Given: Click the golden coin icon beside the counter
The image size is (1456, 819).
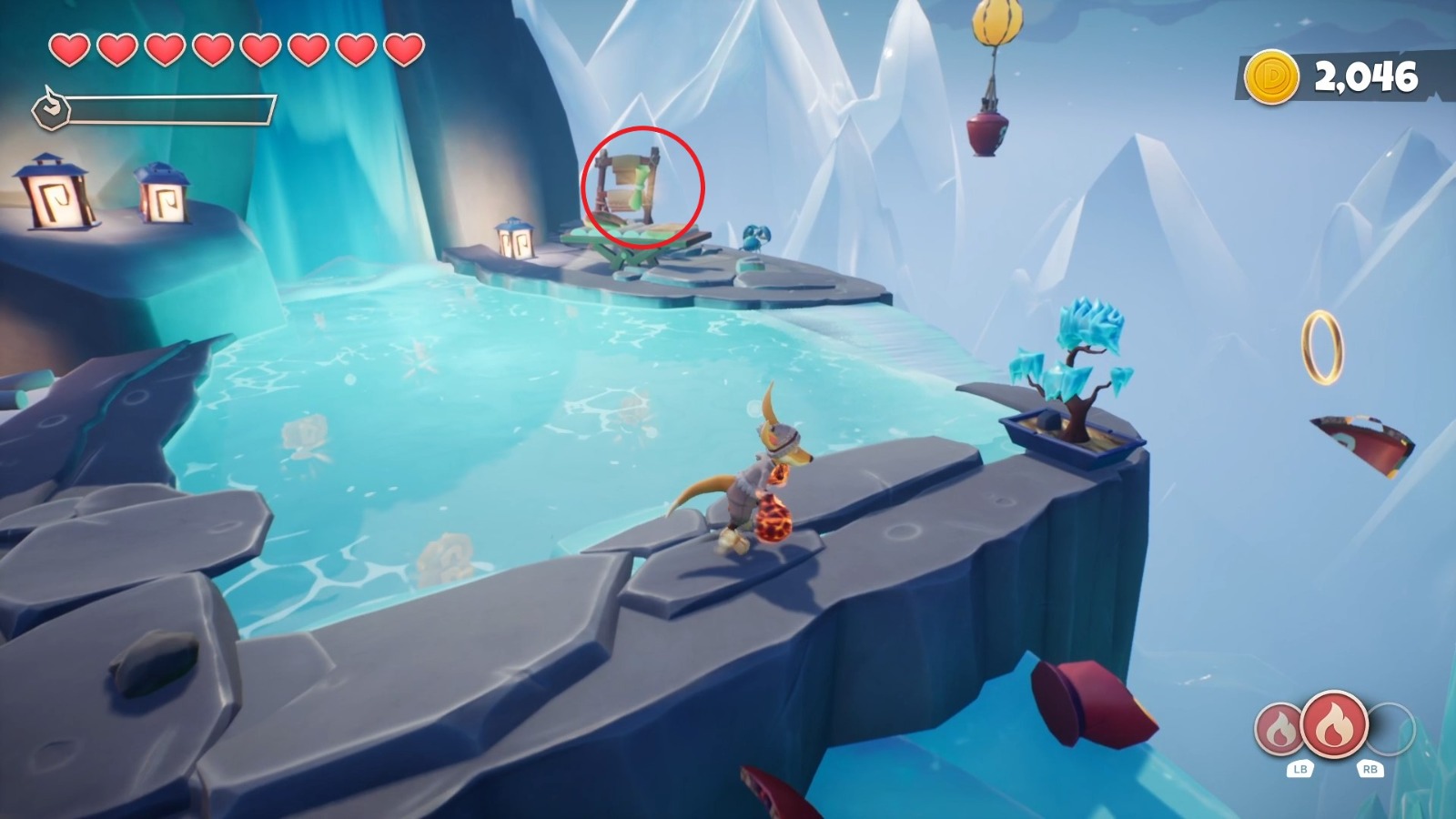Looking at the screenshot, I should point(1273,76).
